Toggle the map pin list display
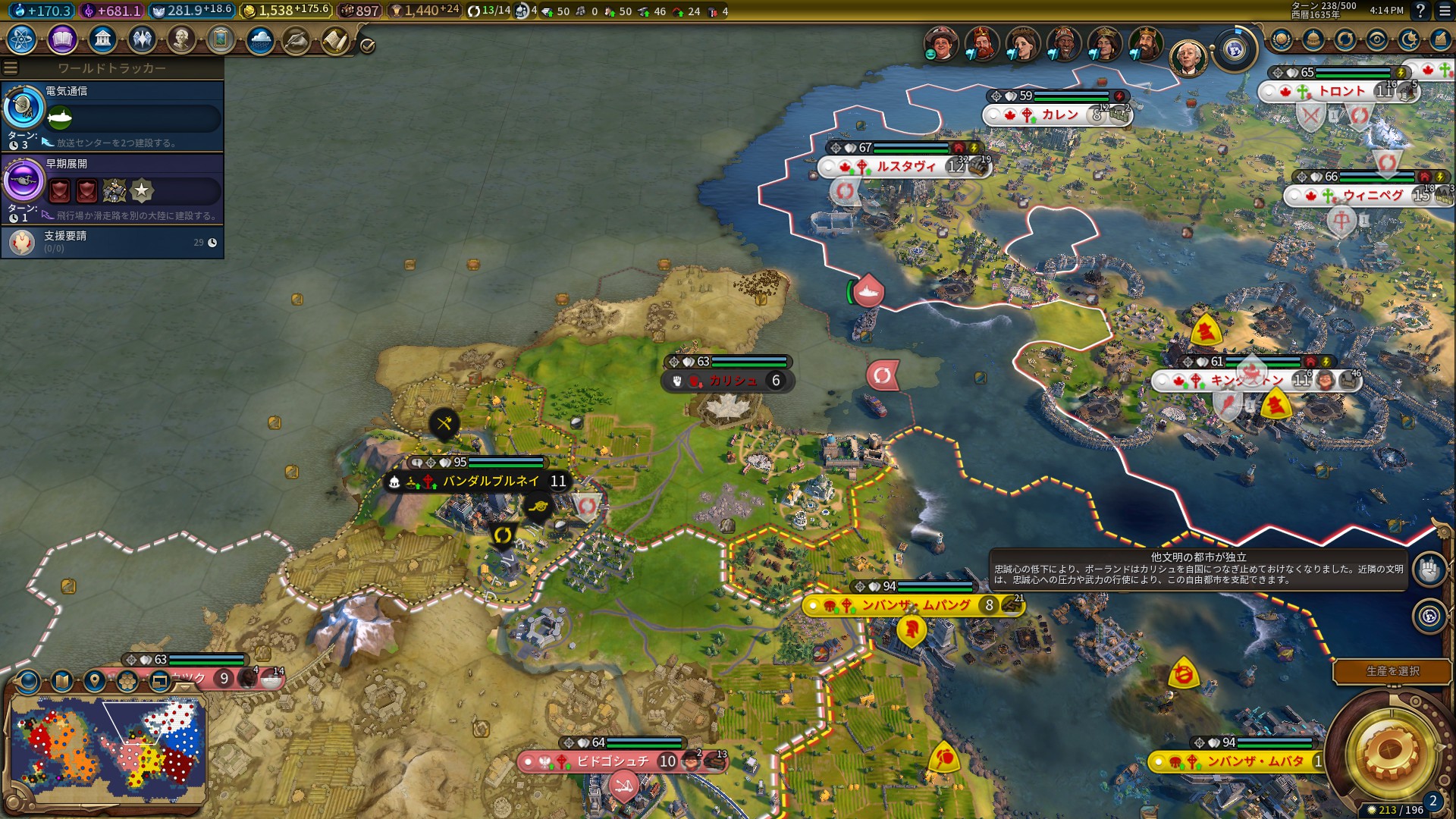1456x819 pixels. point(94,680)
